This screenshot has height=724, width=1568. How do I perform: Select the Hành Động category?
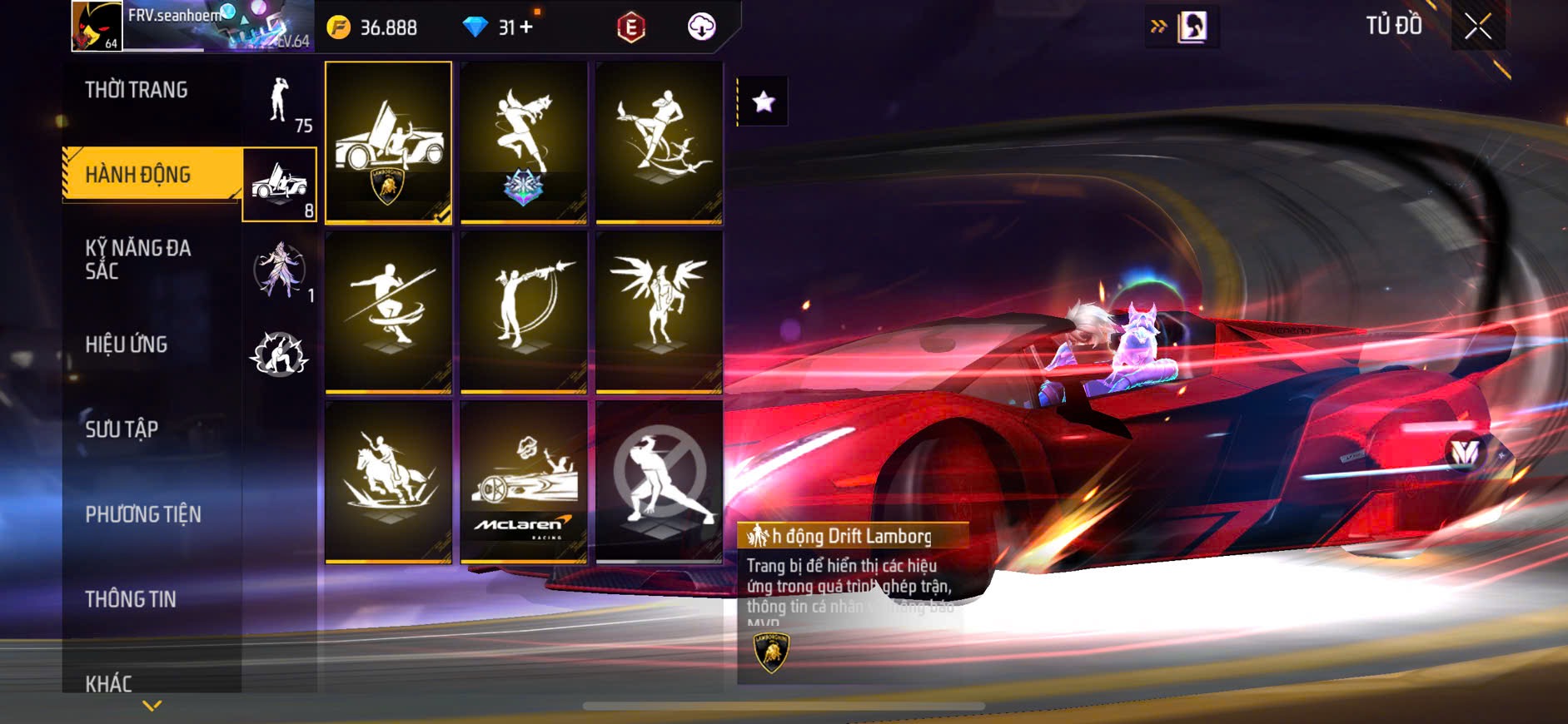(138, 175)
